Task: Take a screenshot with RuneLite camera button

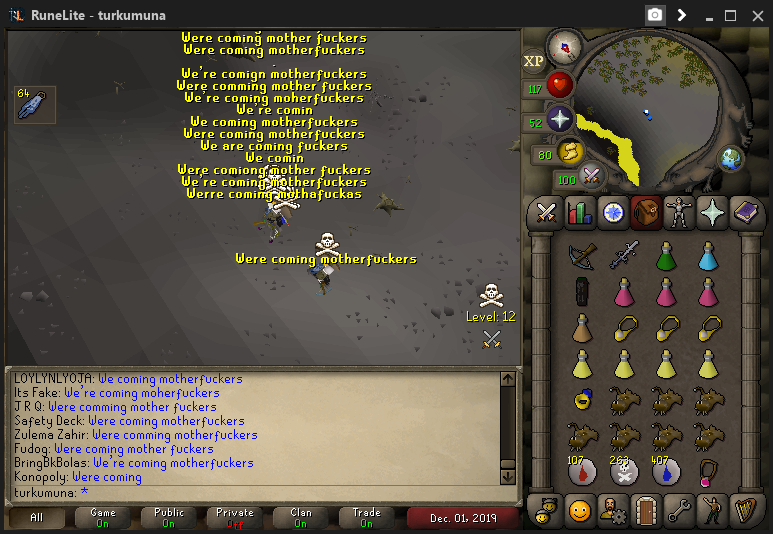Action: coord(655,15)
